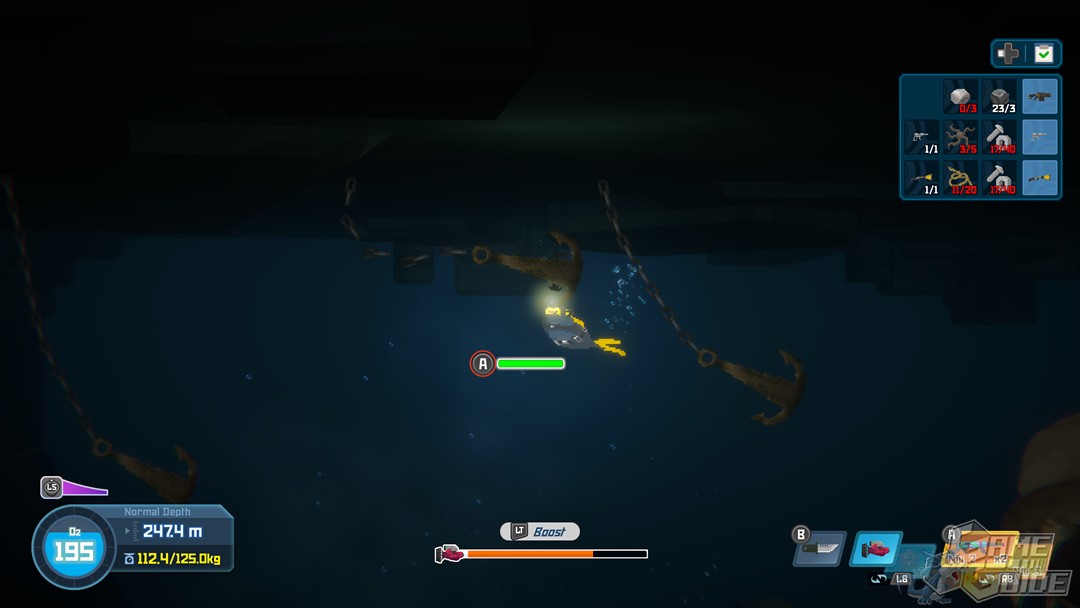
Task: Select the dive knife melee slot
Action: pyautogui.click(x=821, y=549)
